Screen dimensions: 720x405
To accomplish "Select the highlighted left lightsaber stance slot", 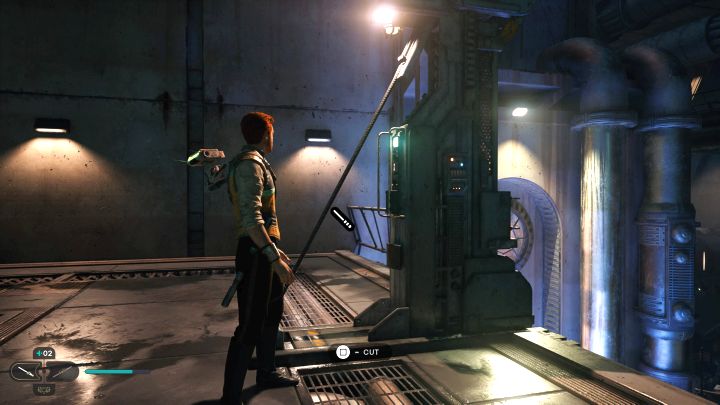I will coord(26,372).
